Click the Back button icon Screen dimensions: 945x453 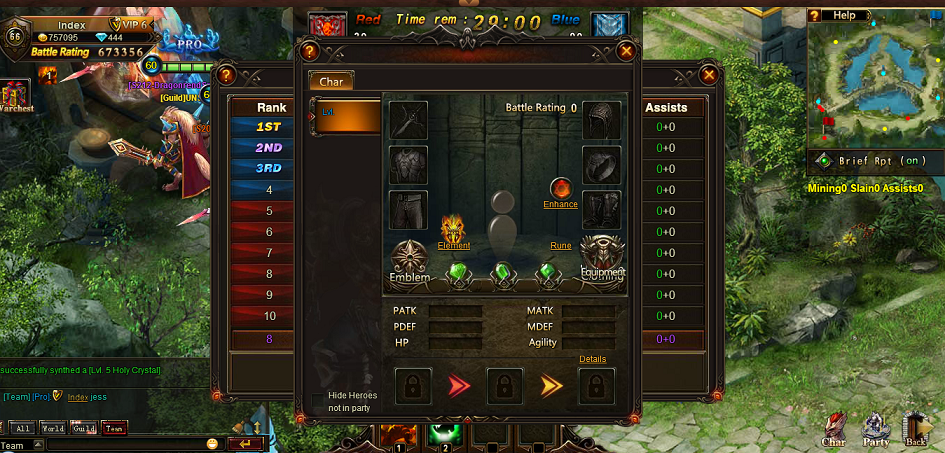(x=917, y=428)
